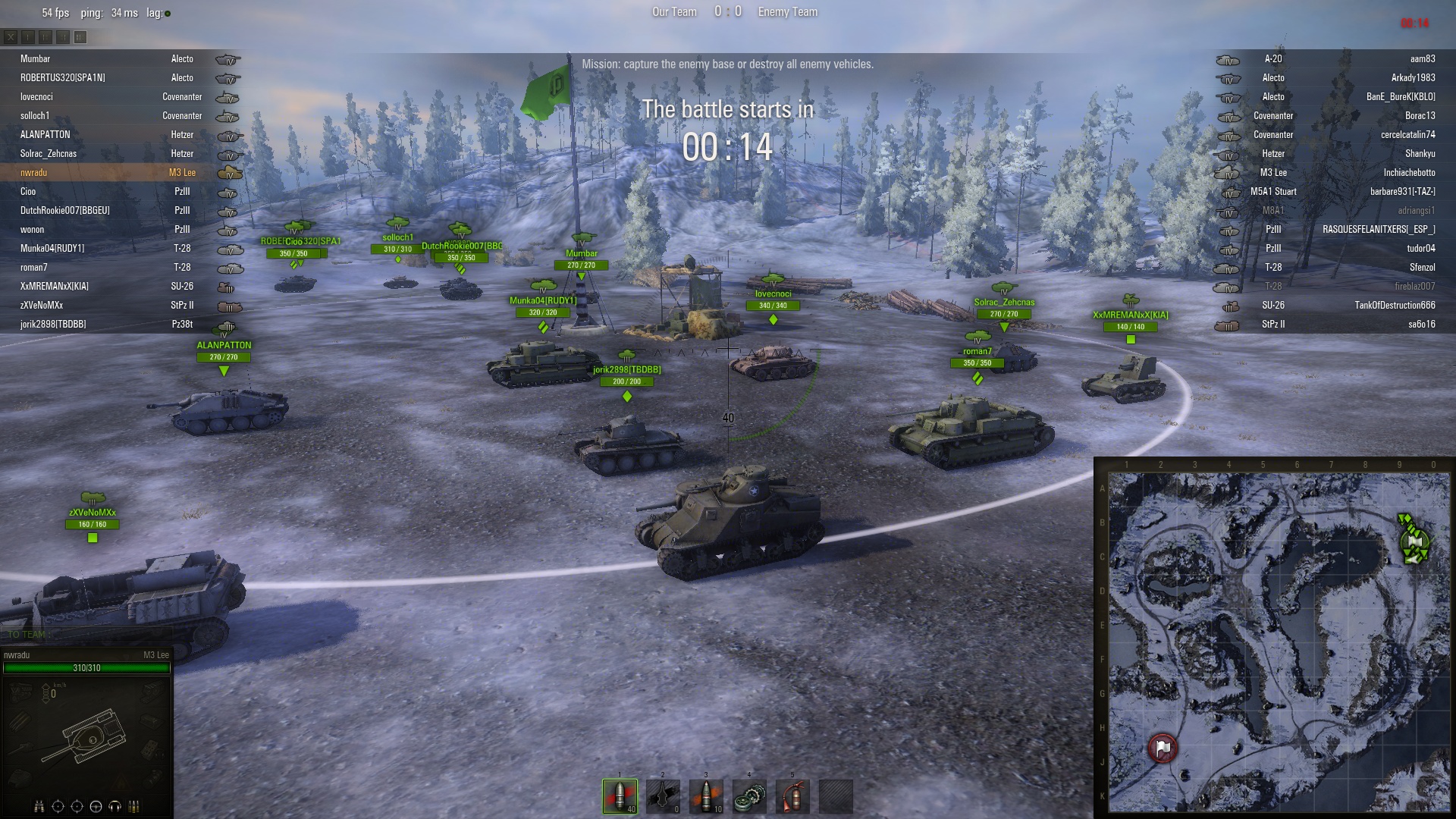
Task: Switch the player list to the fullest-detail view
Action: (80, 36)
